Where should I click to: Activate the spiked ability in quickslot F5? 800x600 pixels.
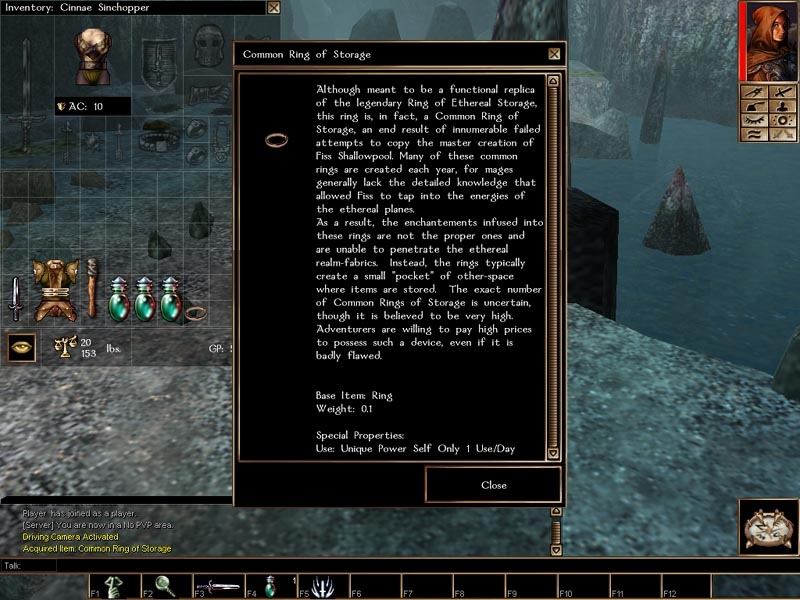[321, 587]
